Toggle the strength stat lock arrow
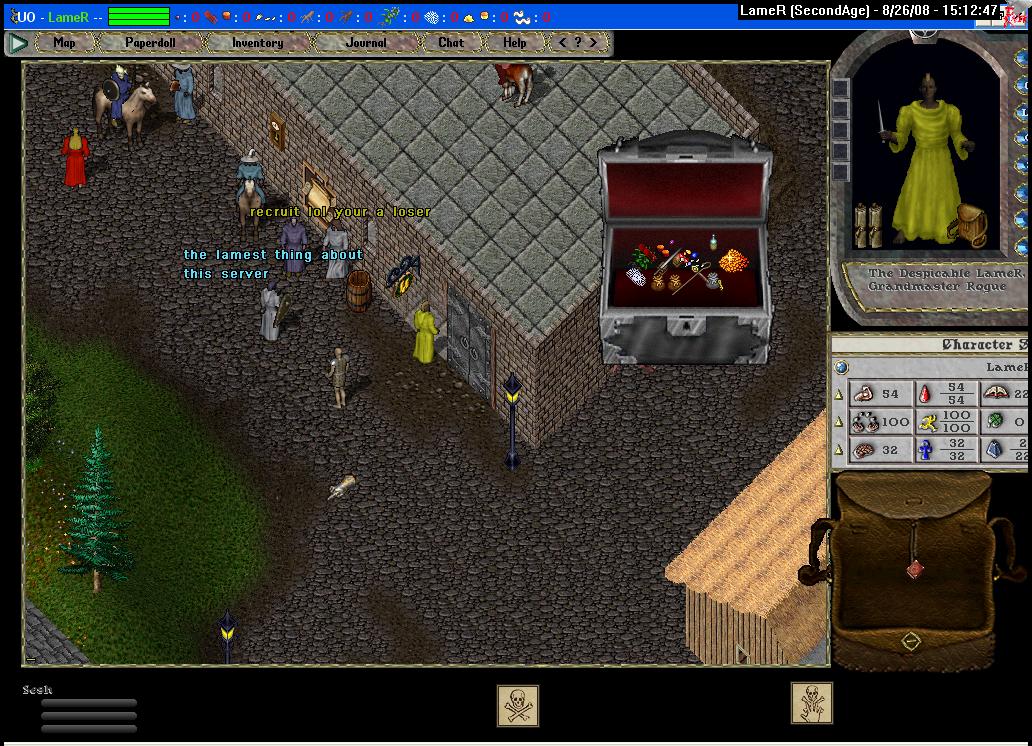The width and height of the screenshot is (1032, 746). pos(839,395)
